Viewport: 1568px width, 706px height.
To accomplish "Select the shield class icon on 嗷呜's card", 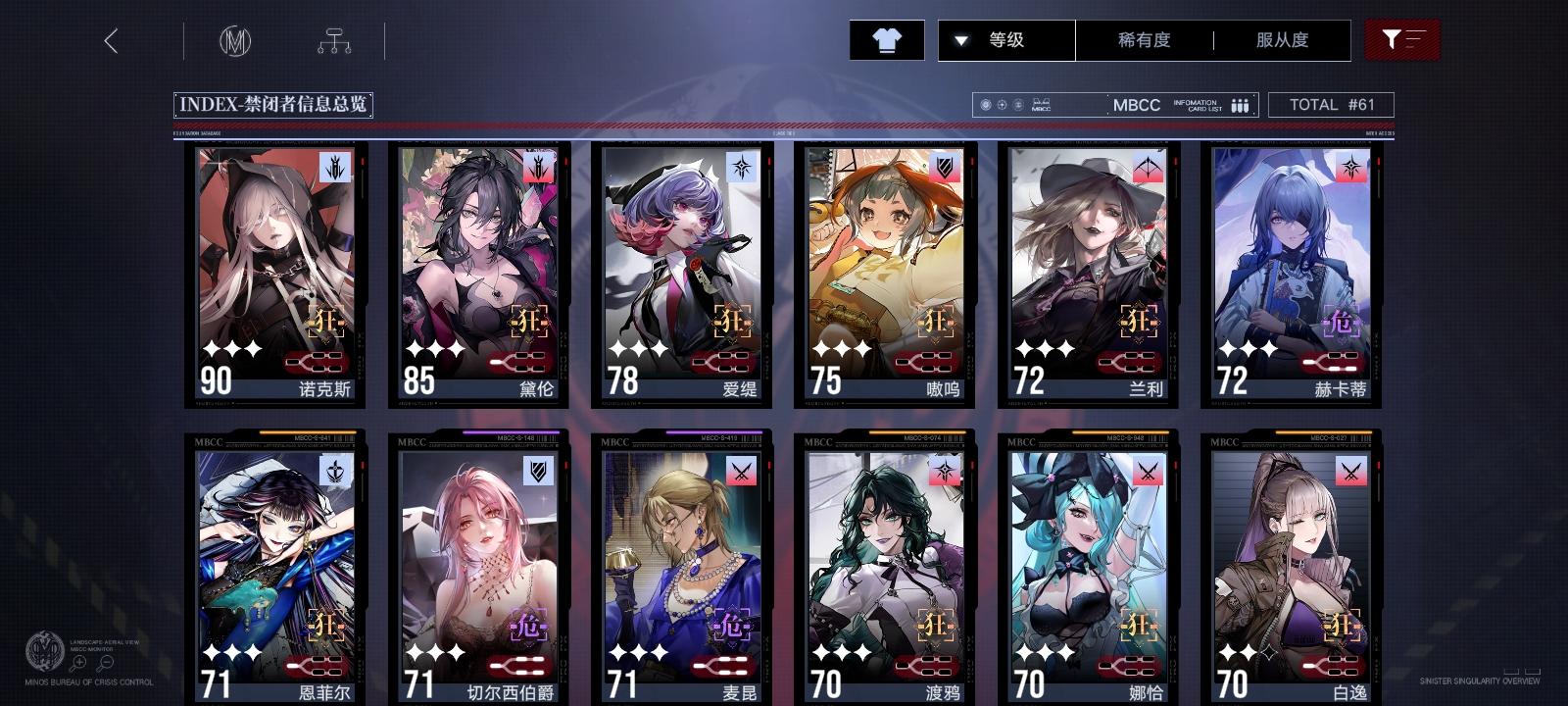I will (x=945, y=165).
